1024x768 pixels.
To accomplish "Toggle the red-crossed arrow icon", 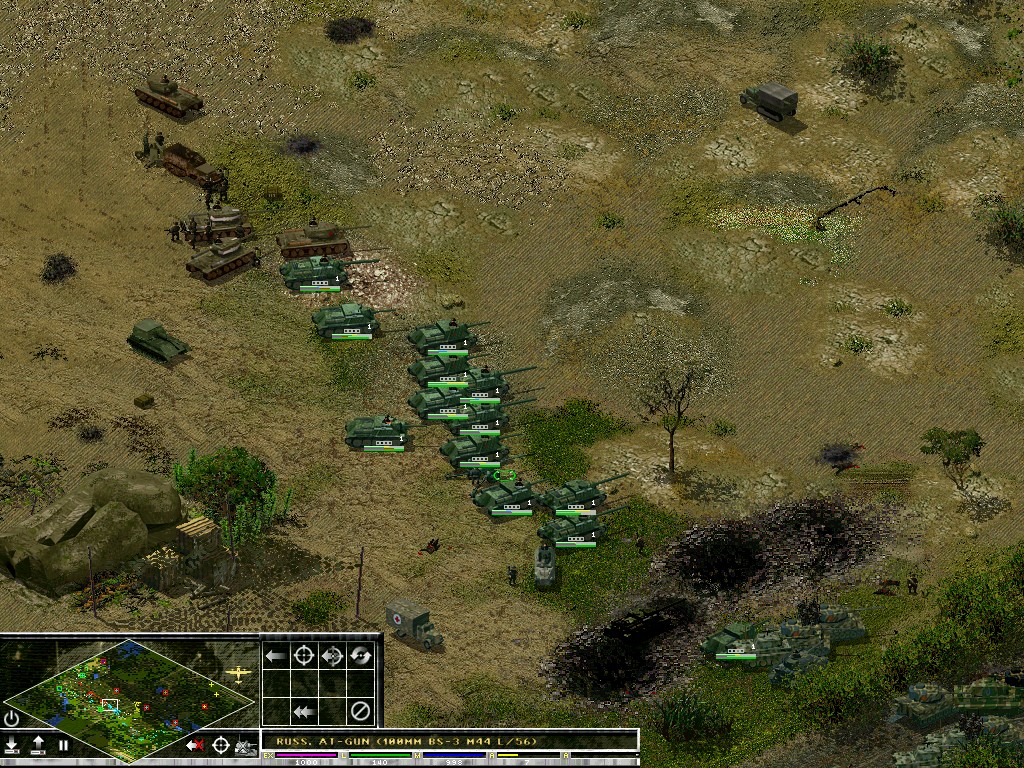I will click(x=195, y=745).
